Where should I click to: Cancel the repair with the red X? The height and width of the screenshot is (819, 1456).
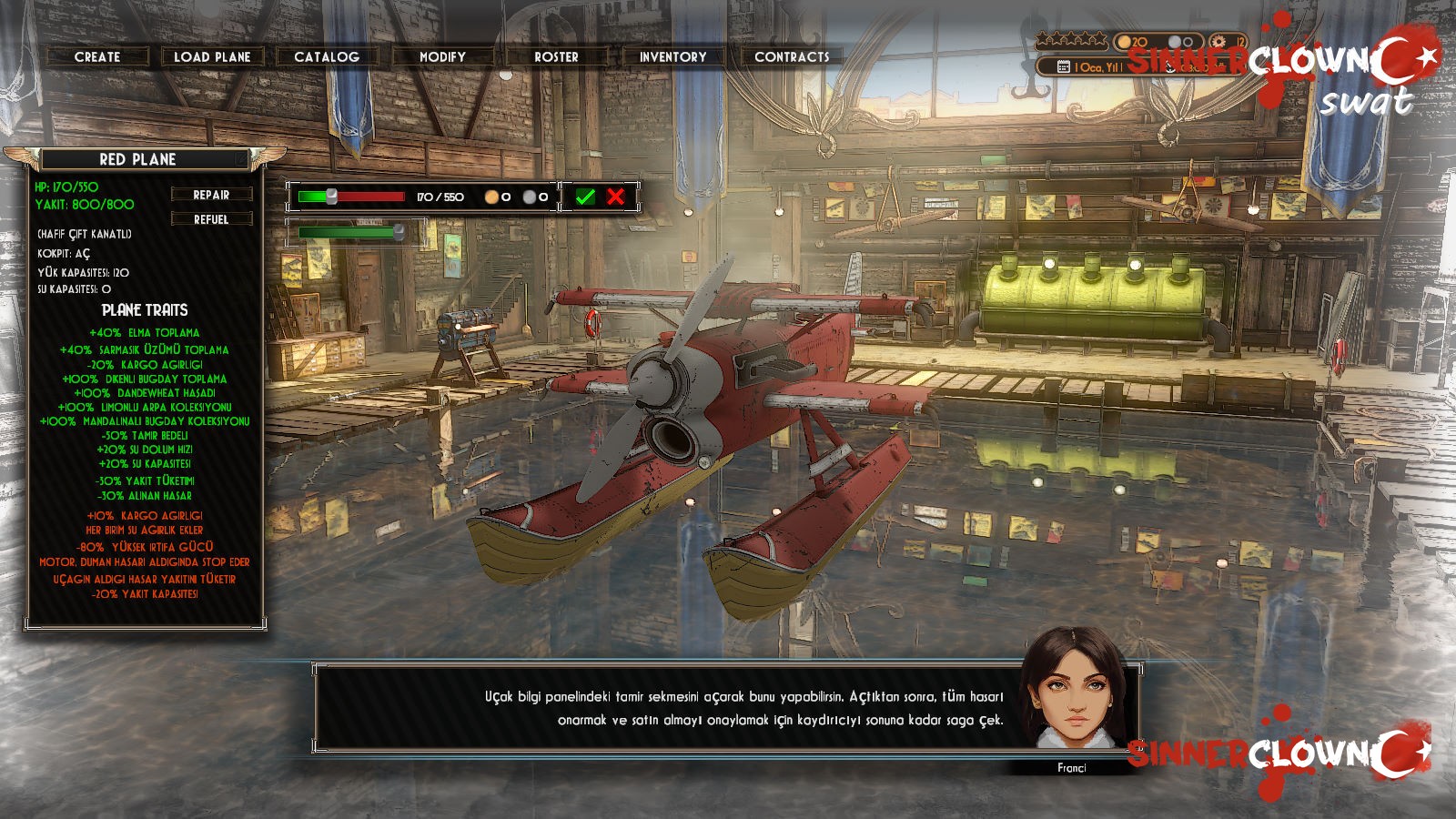(x=616, y=197)
